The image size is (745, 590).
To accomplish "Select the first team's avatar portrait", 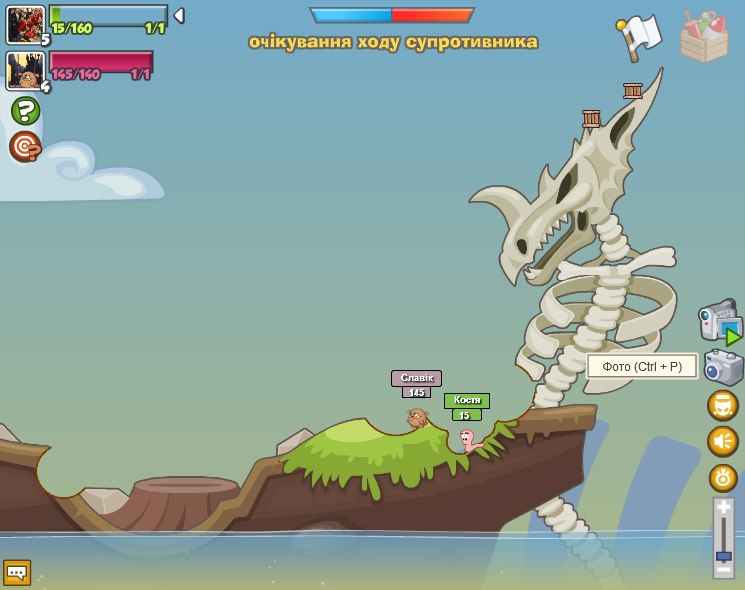I will [25, 24].
